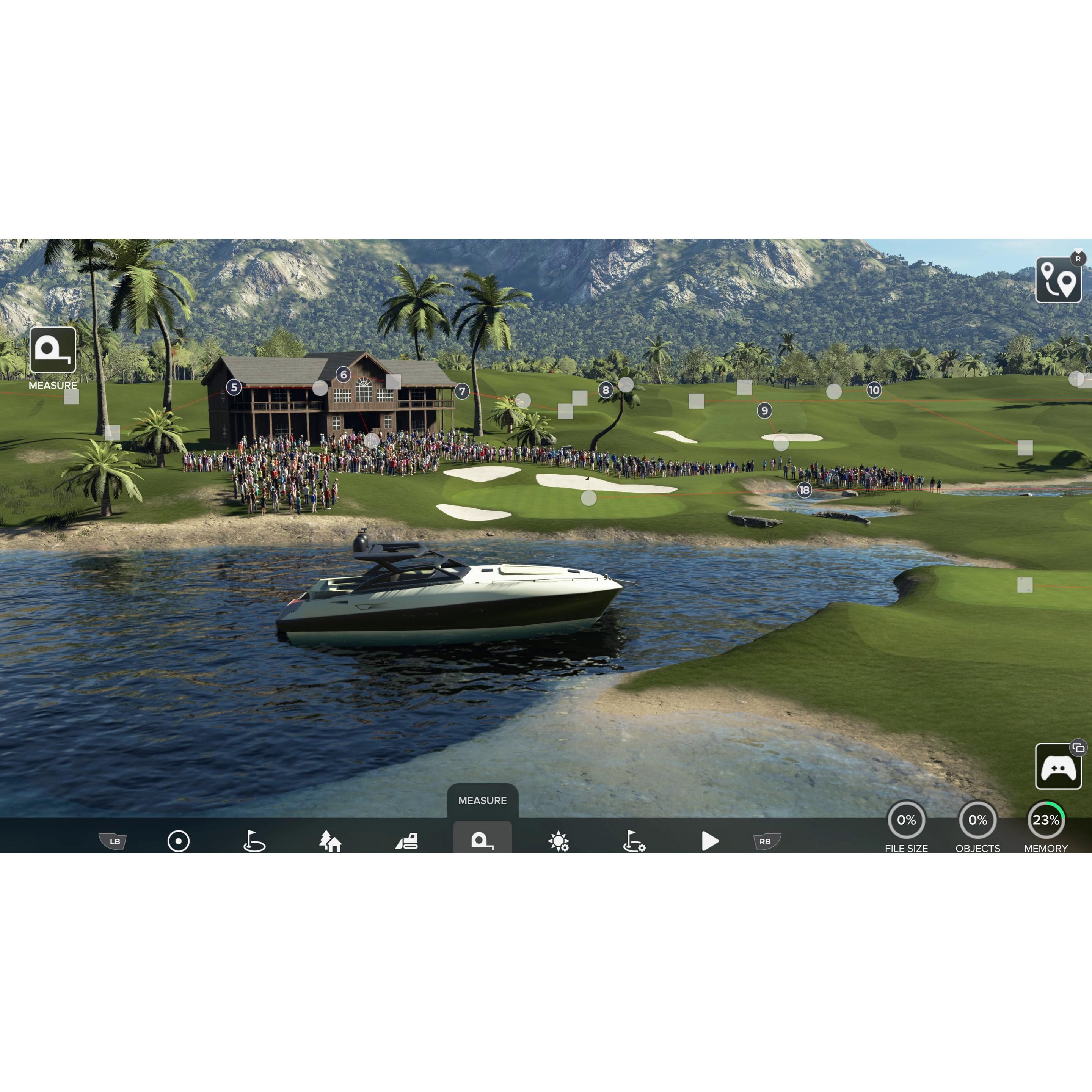1092x1092 pixels.
Task: Select the Measure tape tool in the toolbar
Action: tap(483, 842)
